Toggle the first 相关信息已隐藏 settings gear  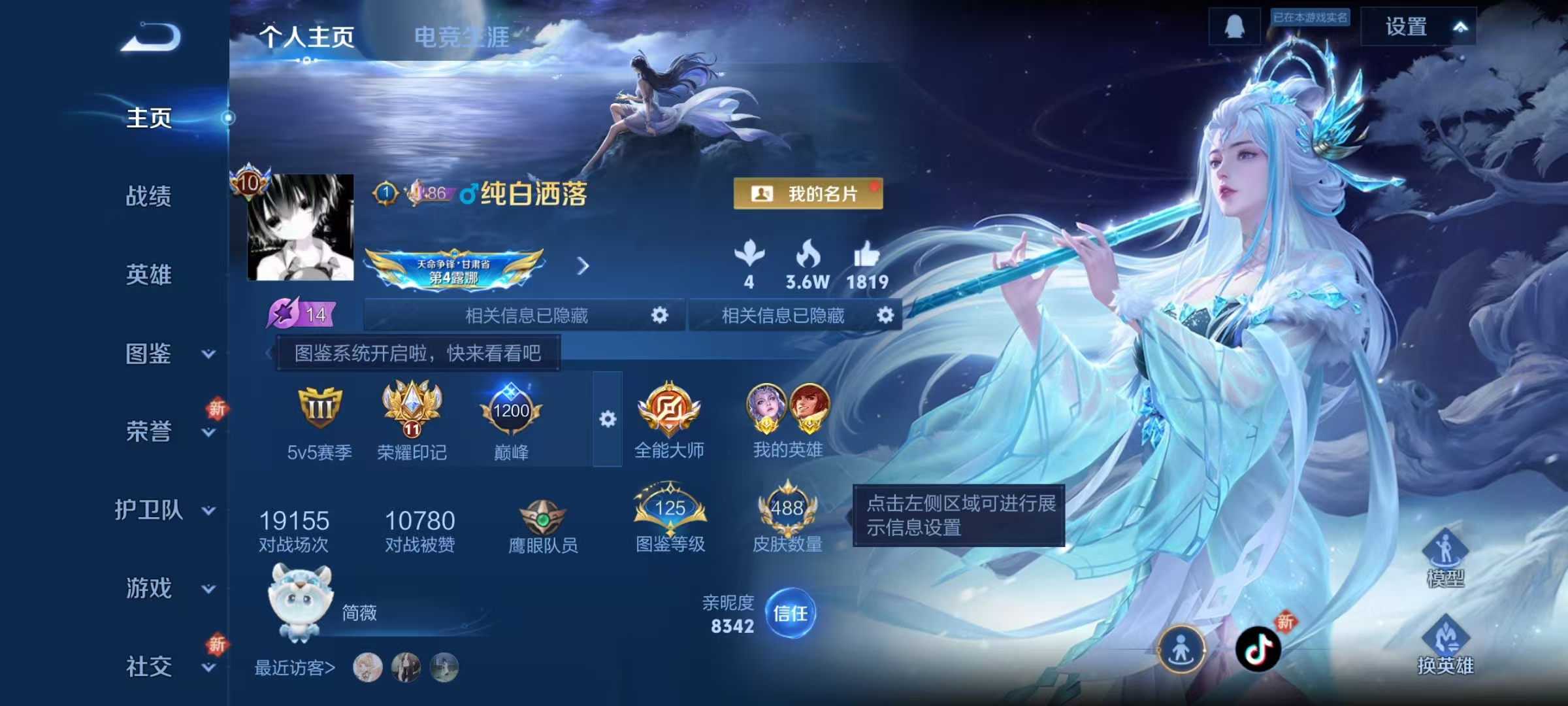pos(660,316)
